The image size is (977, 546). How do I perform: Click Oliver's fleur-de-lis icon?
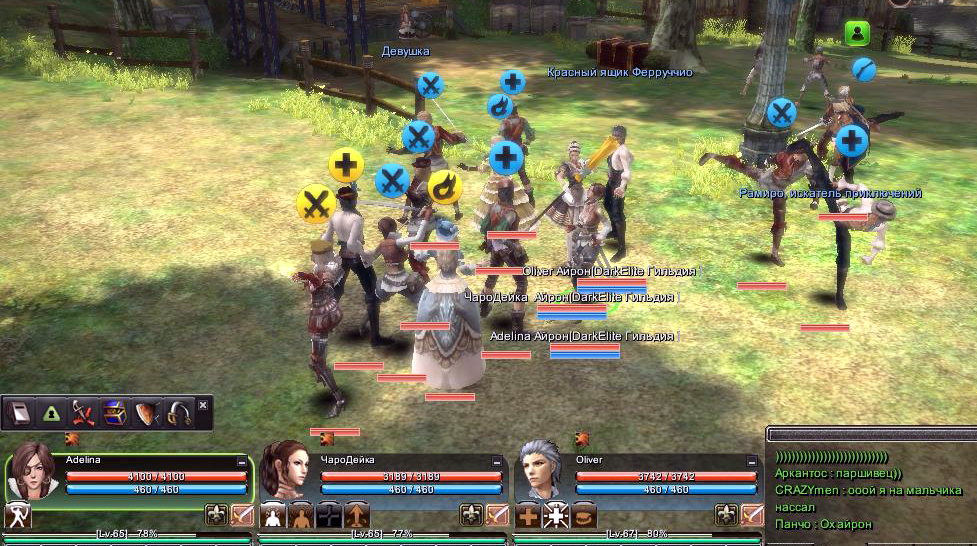[727, 516]
